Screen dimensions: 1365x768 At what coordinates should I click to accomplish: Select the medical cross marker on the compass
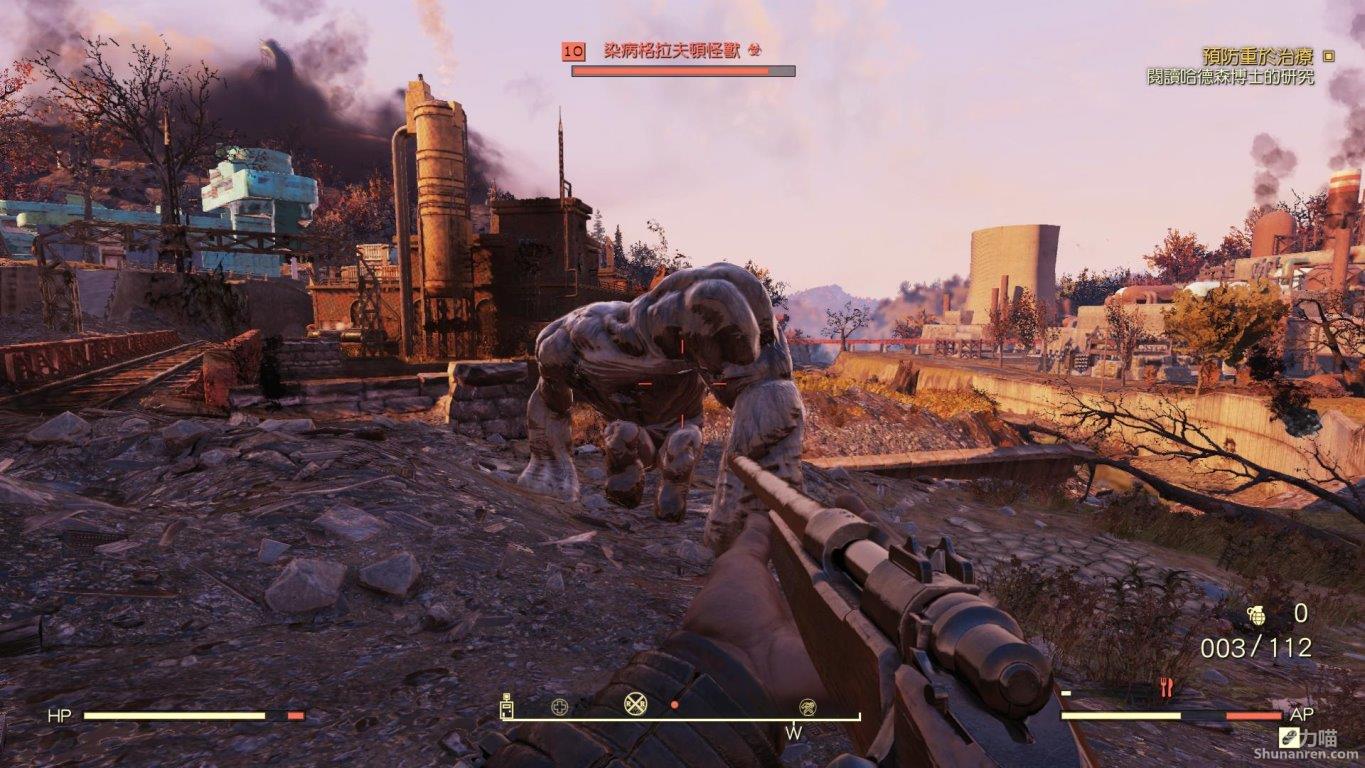pos(560,707)
